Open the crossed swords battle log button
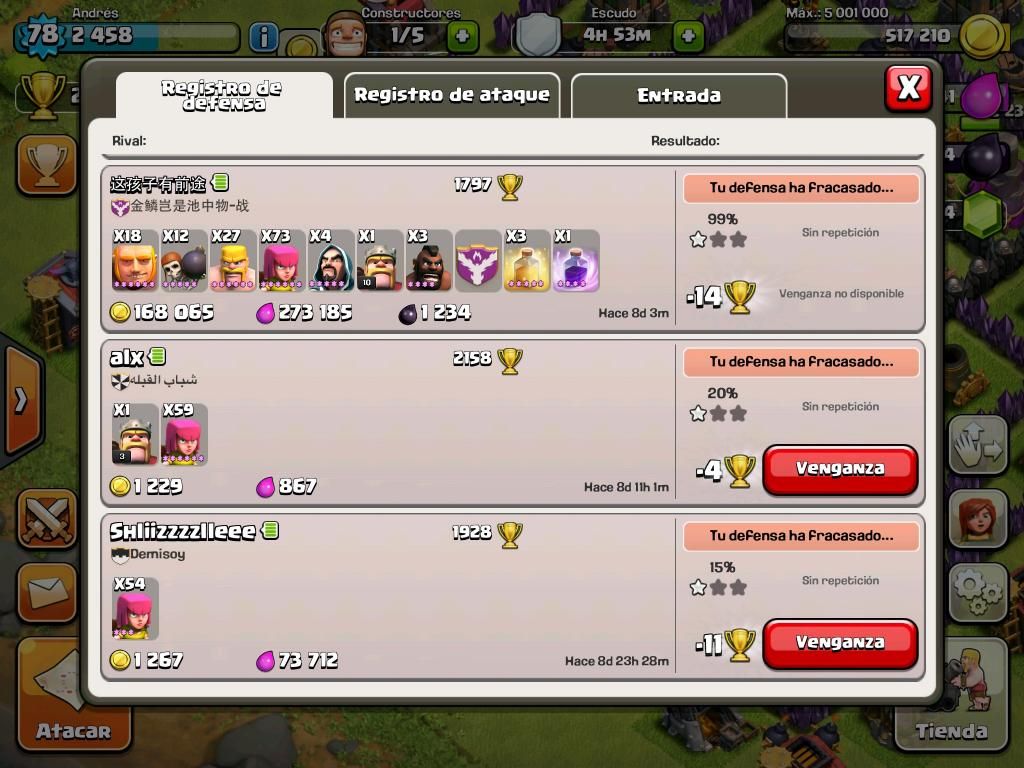 click(x=47, y=519)
